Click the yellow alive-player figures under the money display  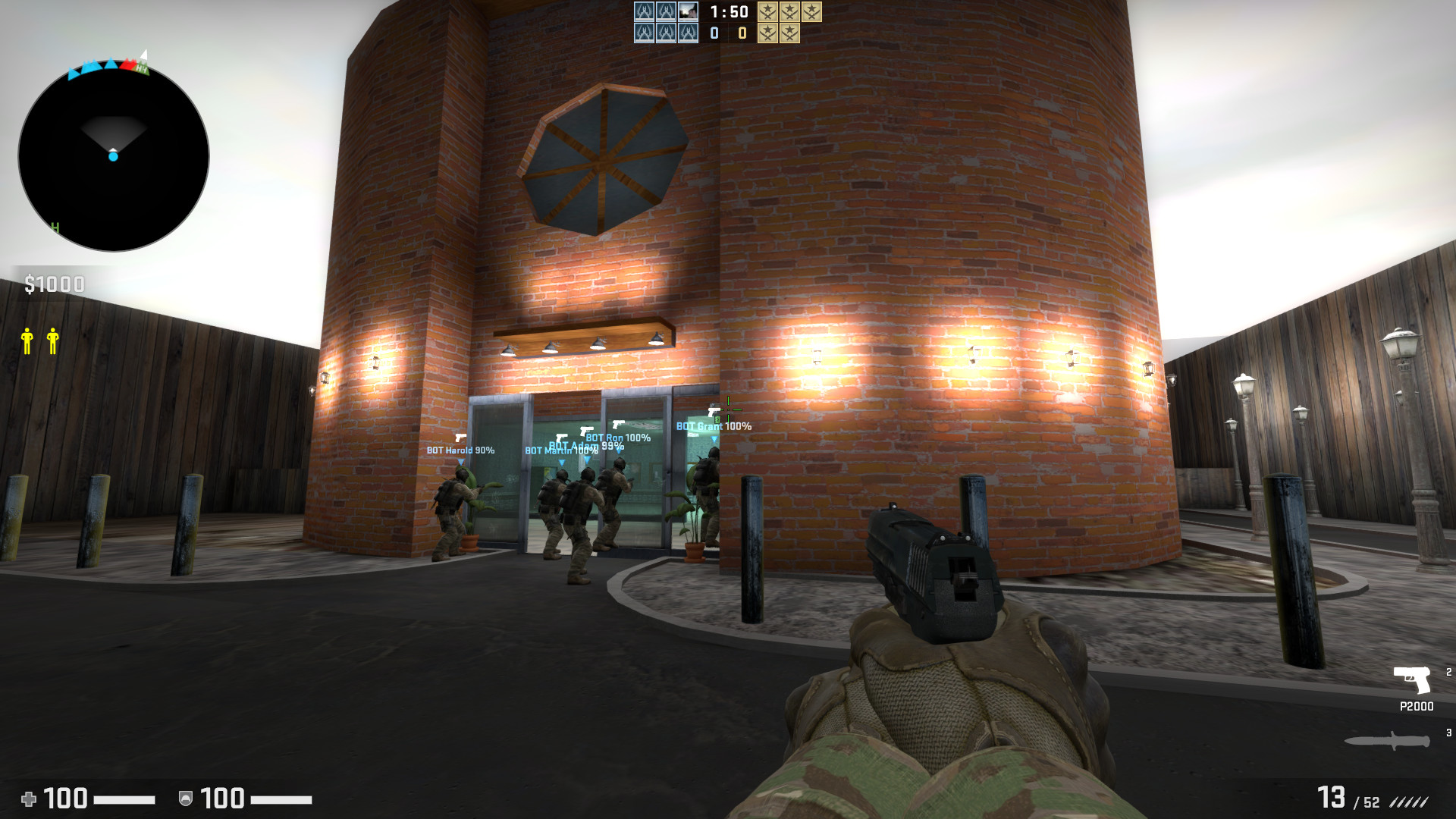tap(39, 341)
